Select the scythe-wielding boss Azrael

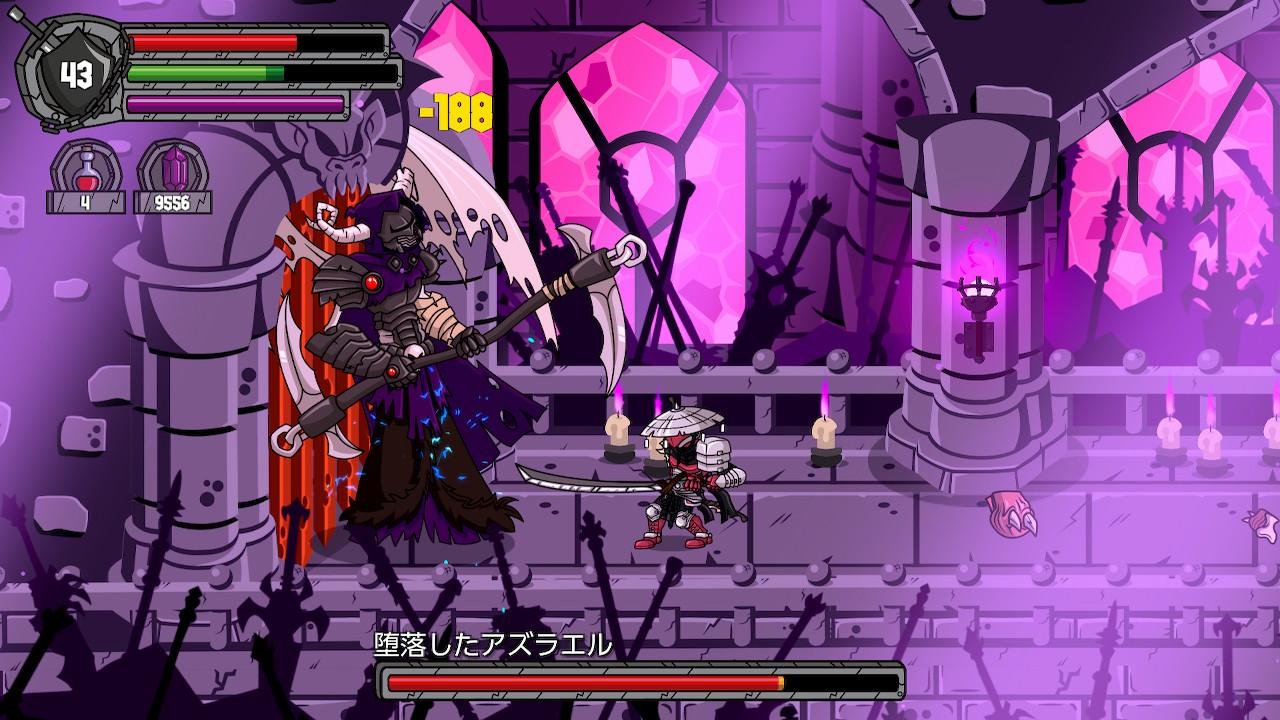click(x=400, y=330)
